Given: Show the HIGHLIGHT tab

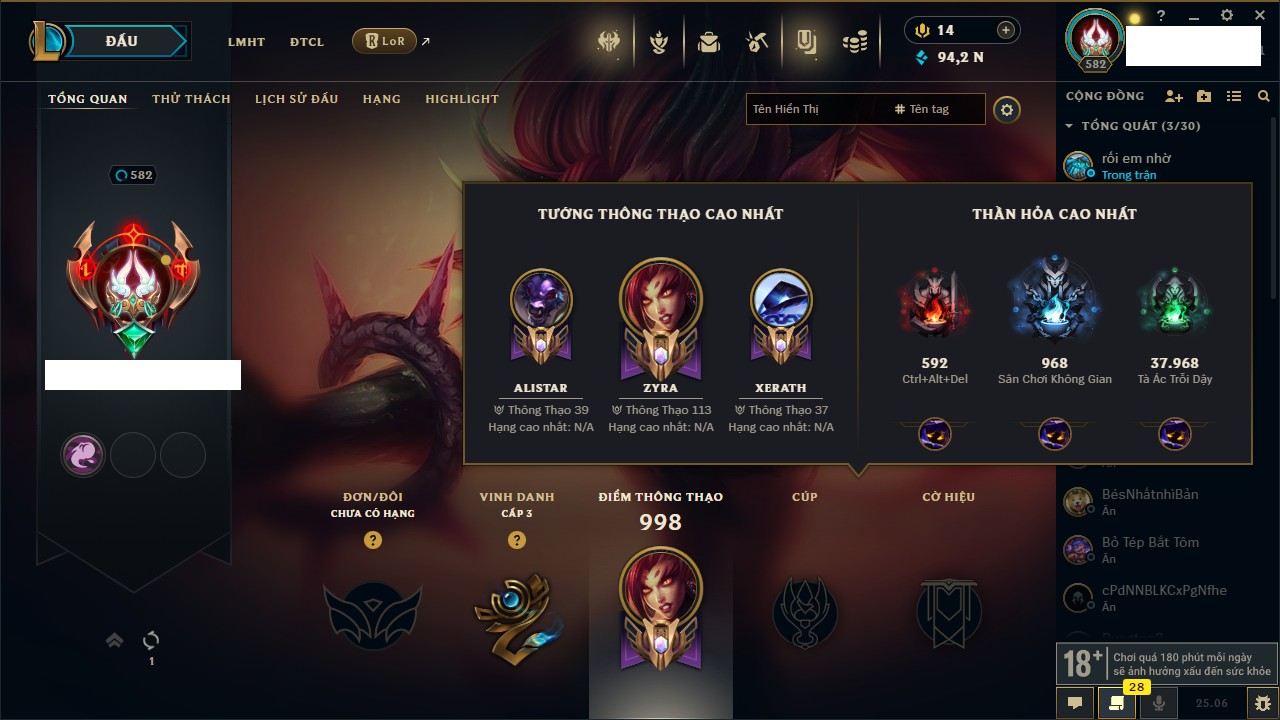Looking at the screenshot, I should 461,99.
